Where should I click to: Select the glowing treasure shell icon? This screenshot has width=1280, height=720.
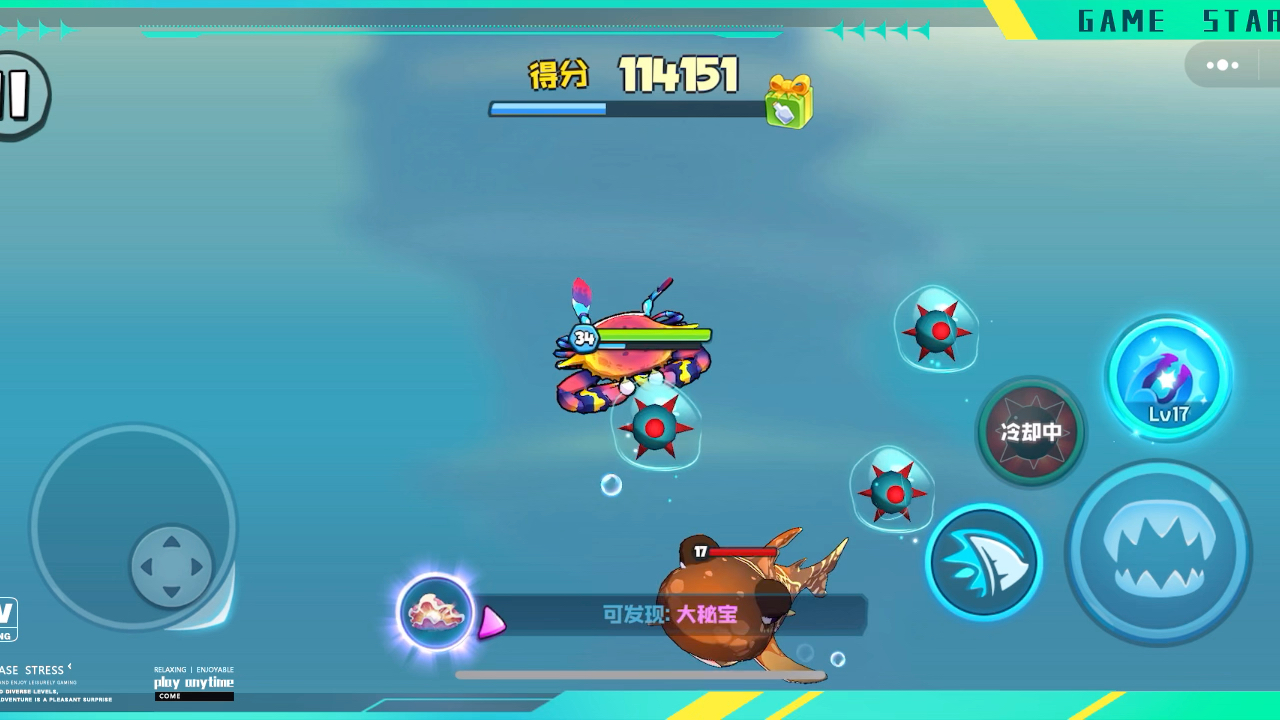[x=435, y=613]
